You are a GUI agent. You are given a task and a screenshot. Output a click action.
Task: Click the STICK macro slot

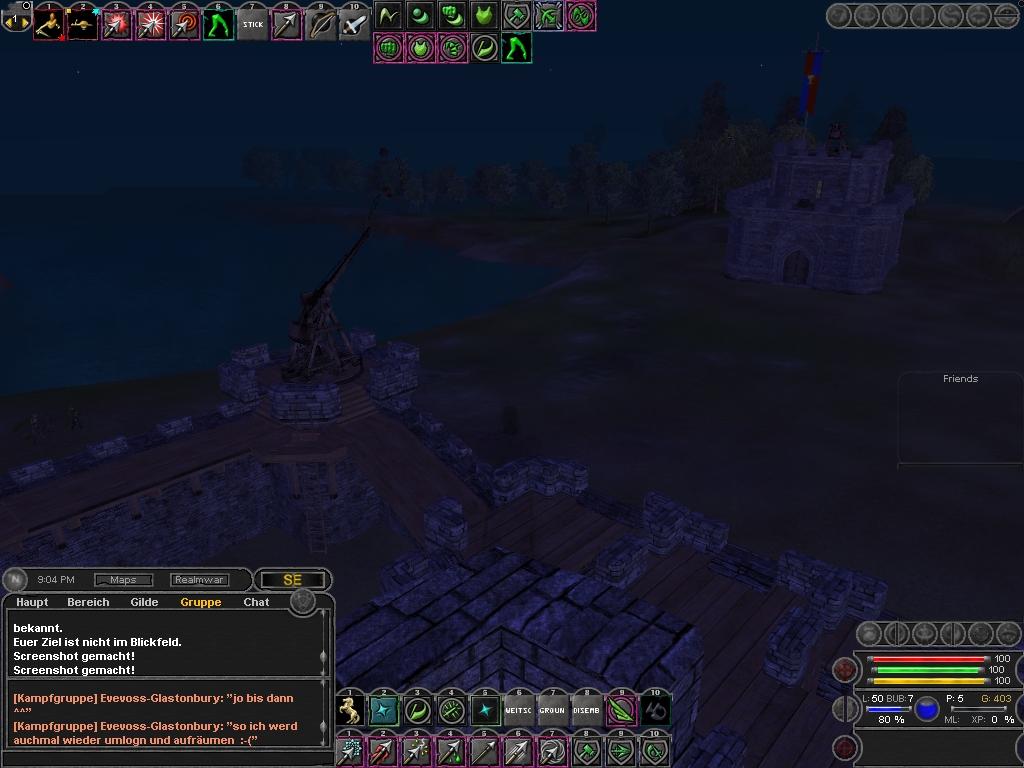pyautogui.click(x=253, y=24)
